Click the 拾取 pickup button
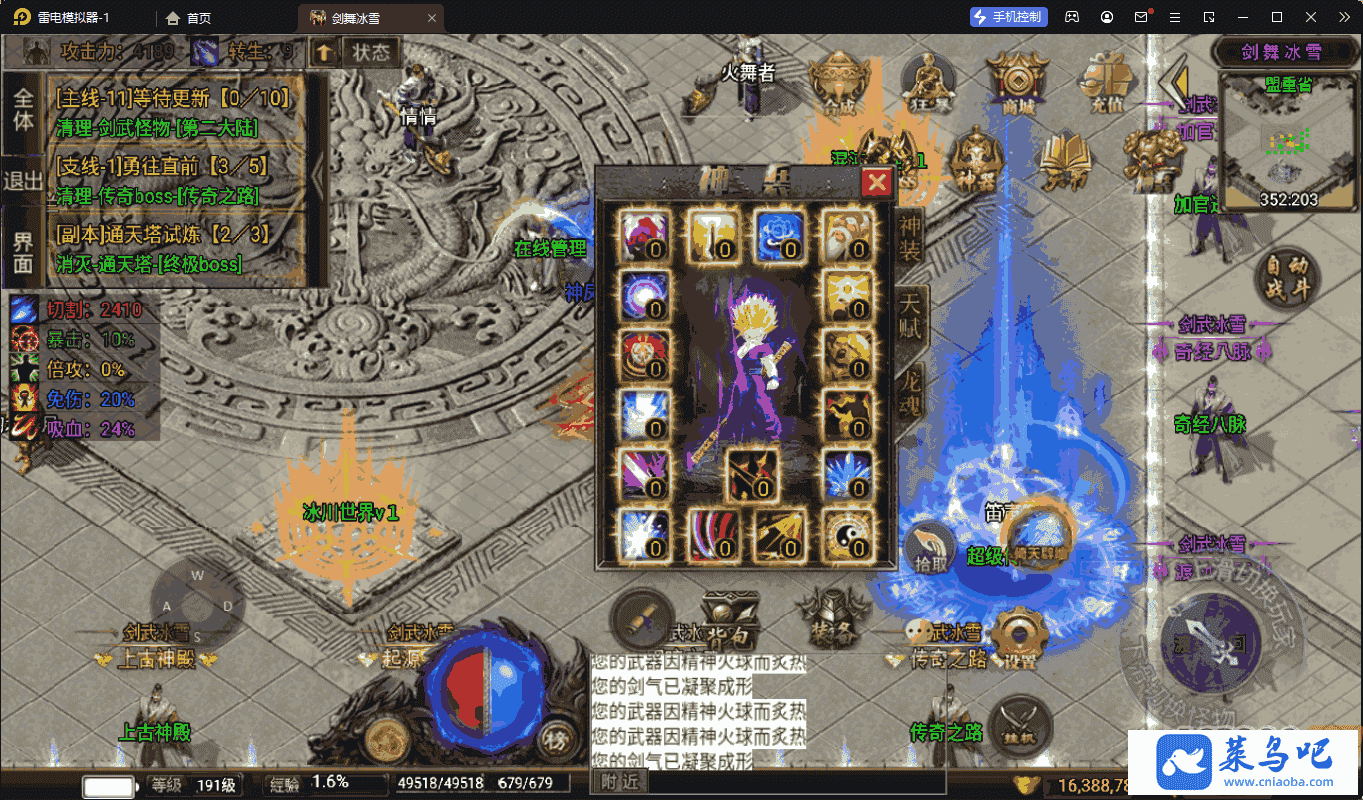This screenshot has height=800, width=1363. click(x=929, y=548)
